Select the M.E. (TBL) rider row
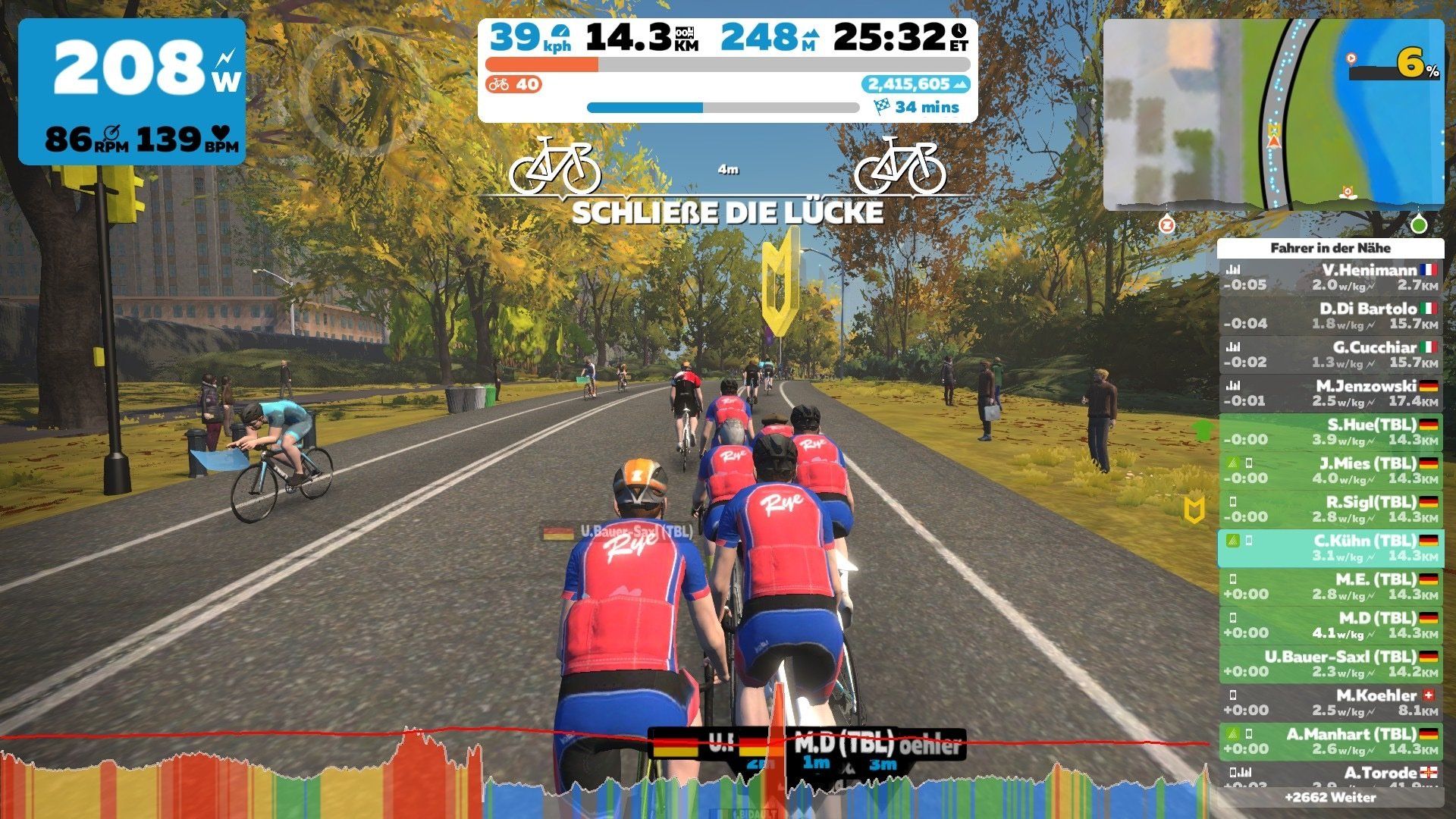Viewport: 1456px width, 819px height. coord(1331,587)
